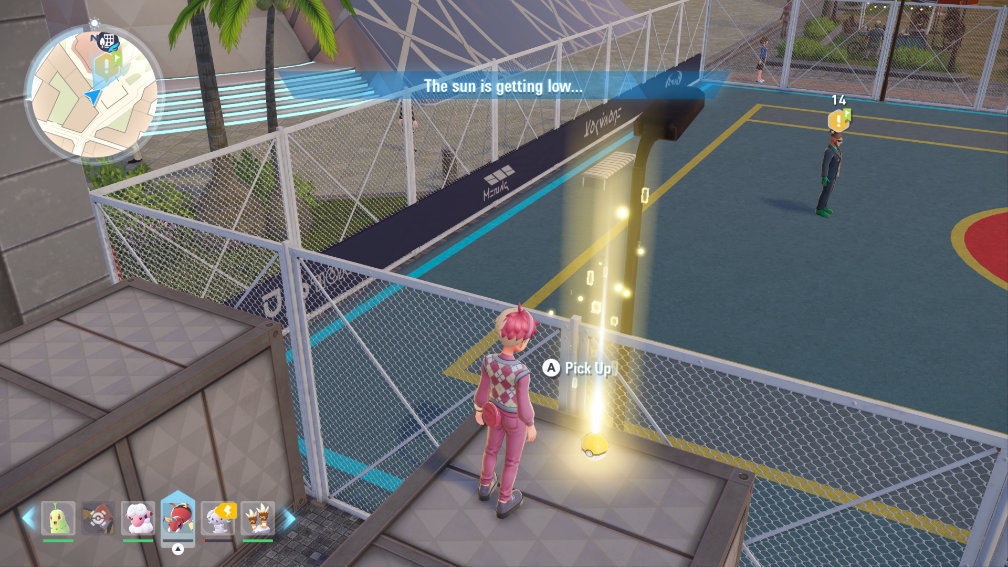Click the right arrow of the party bar
Image resolution: width=1008 pixels, height=567 pixels.
[288, 518]
